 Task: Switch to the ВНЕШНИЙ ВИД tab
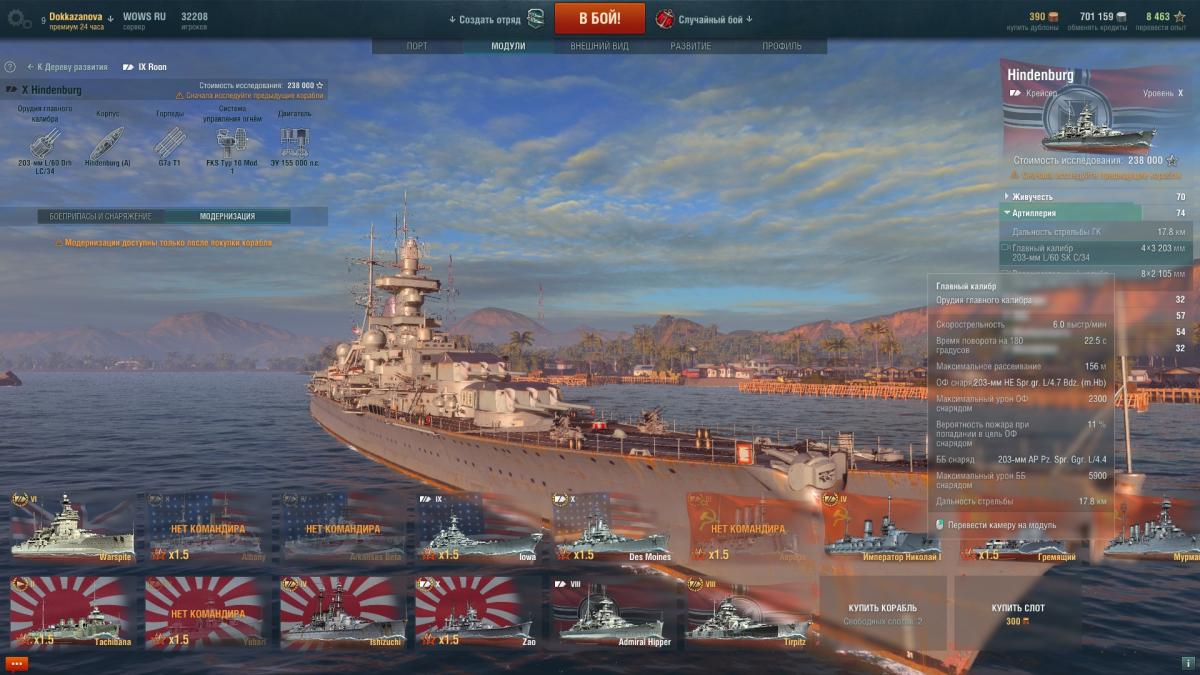tap(599, 47)
